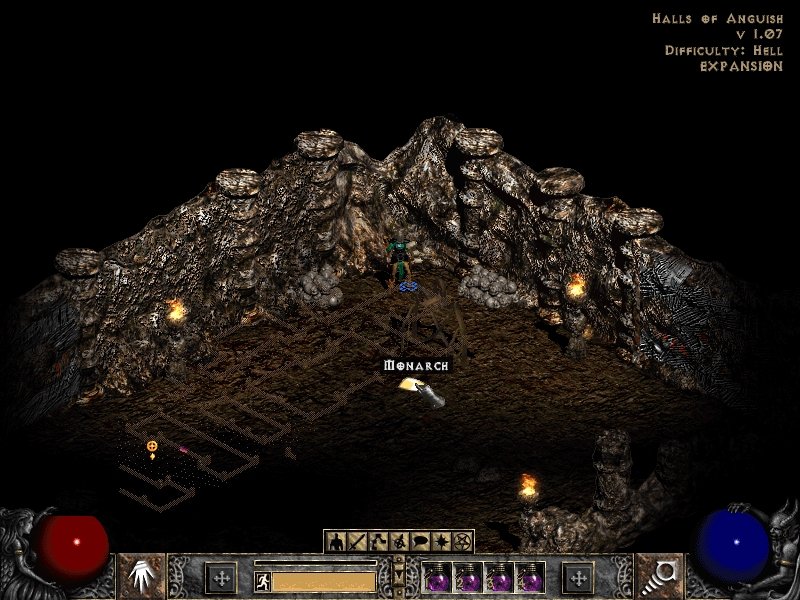Toggle run/walk with the running man icon

click(263, 581)
